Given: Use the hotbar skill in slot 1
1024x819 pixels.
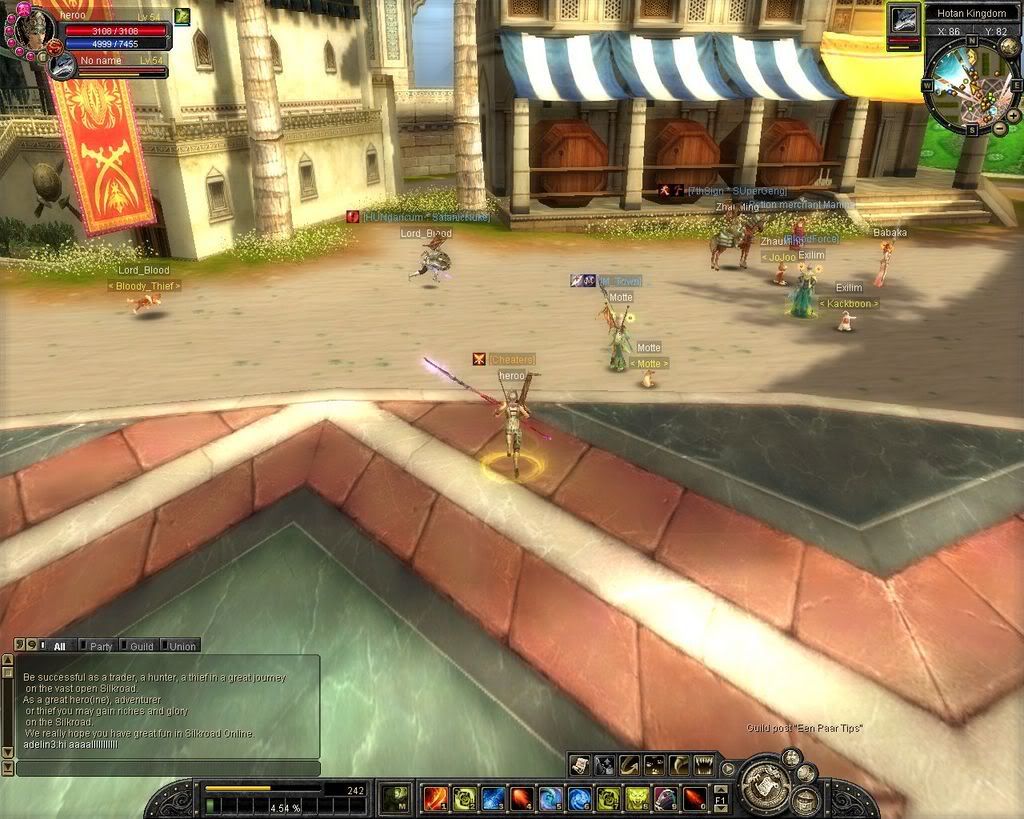Looking at the screenshot, I should [436, 798].
